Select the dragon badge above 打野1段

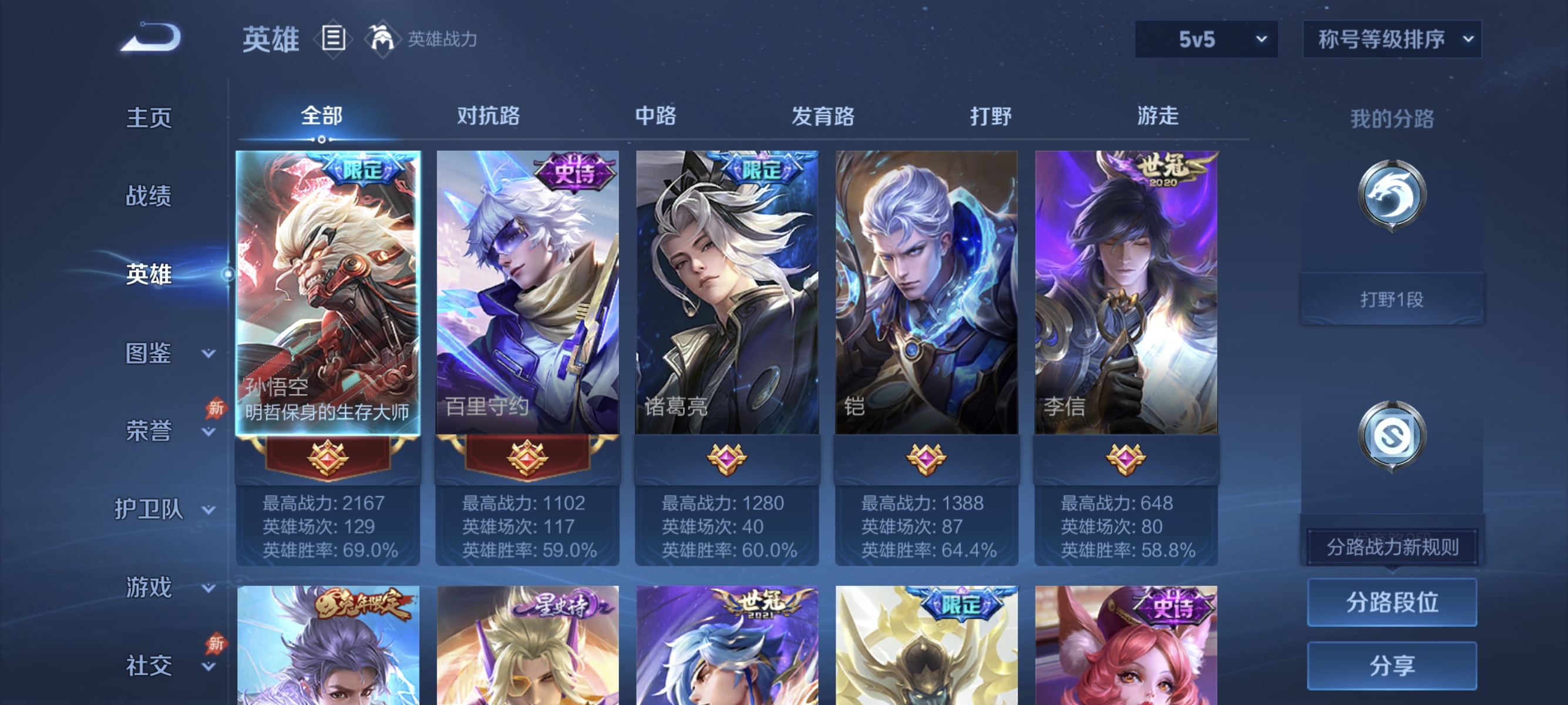click(1392, 195)
